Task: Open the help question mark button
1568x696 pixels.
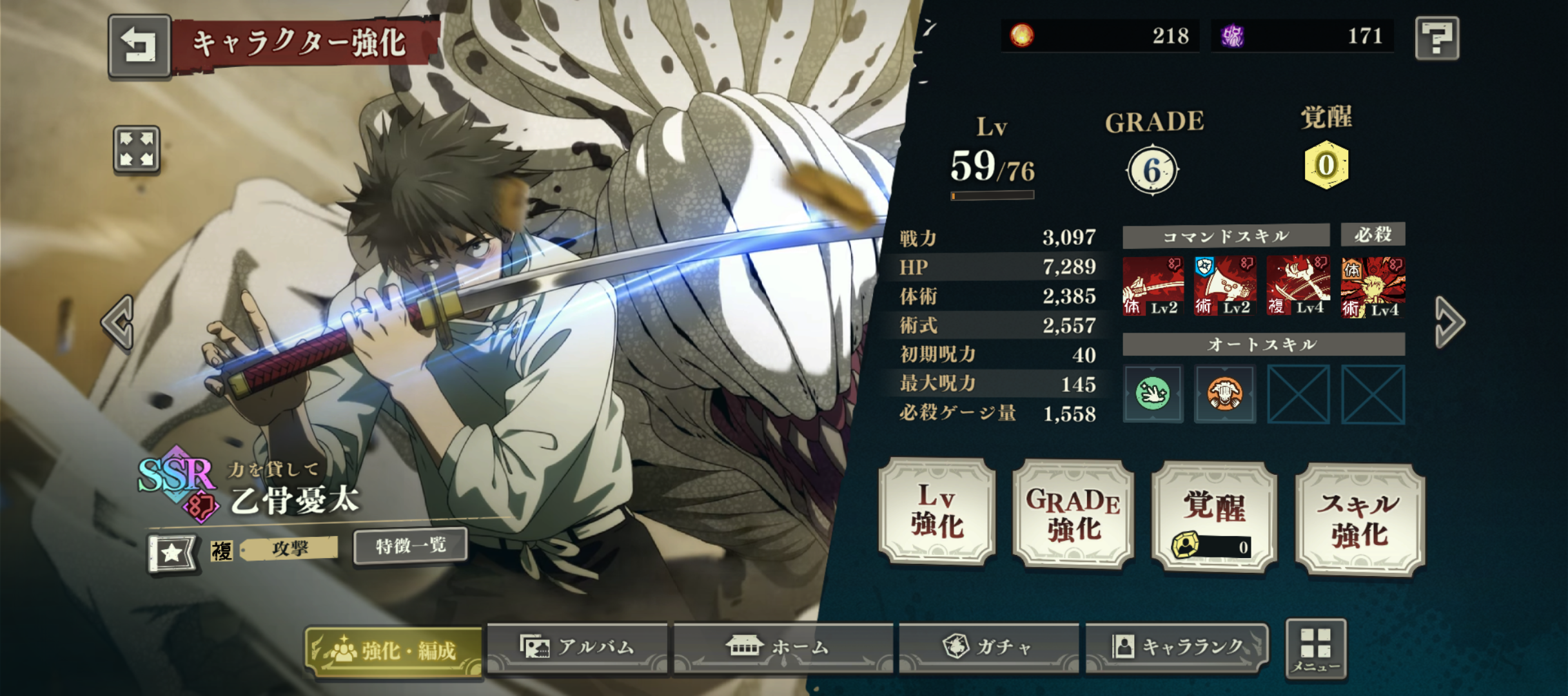Action: tap(1436, 39)
